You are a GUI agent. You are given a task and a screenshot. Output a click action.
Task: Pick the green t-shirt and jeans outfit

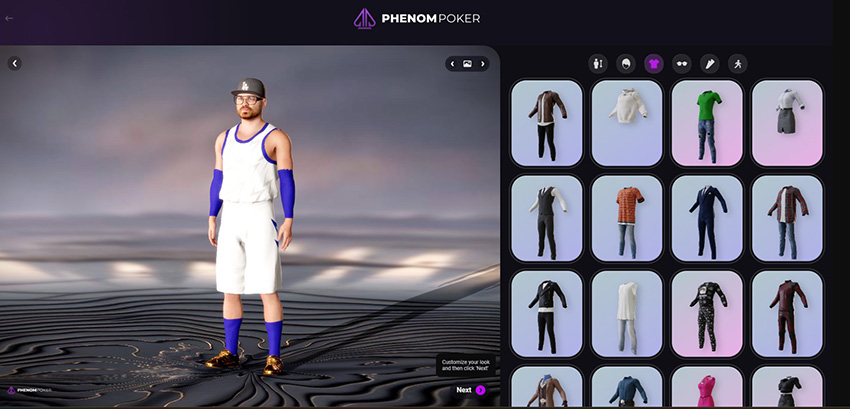tap(707, 123)
